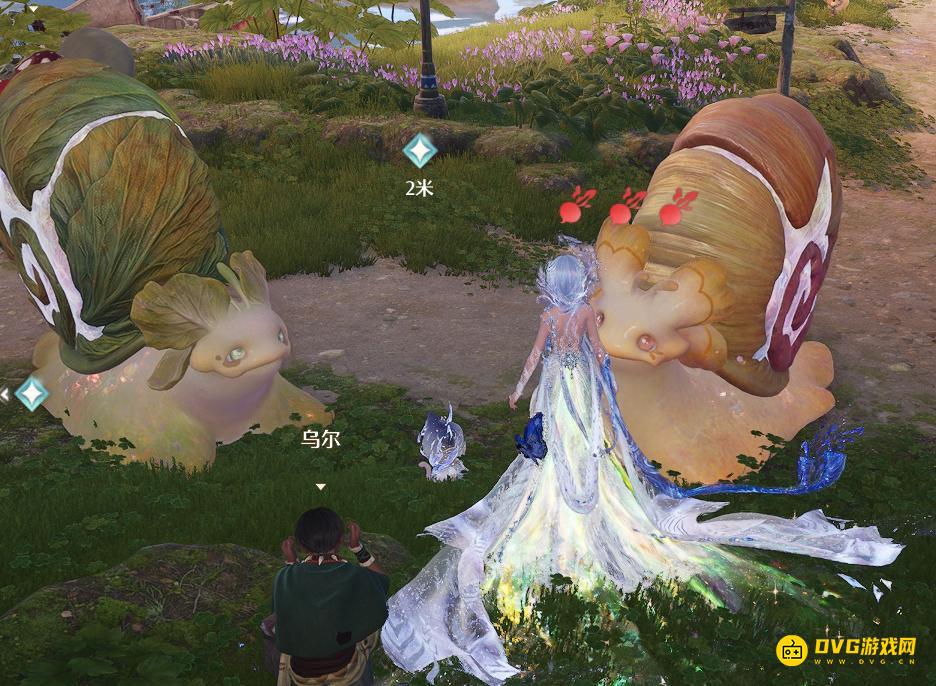Click the diamond waypoint marker labeled 2米
936x686 pixels.
pos(419,151)
